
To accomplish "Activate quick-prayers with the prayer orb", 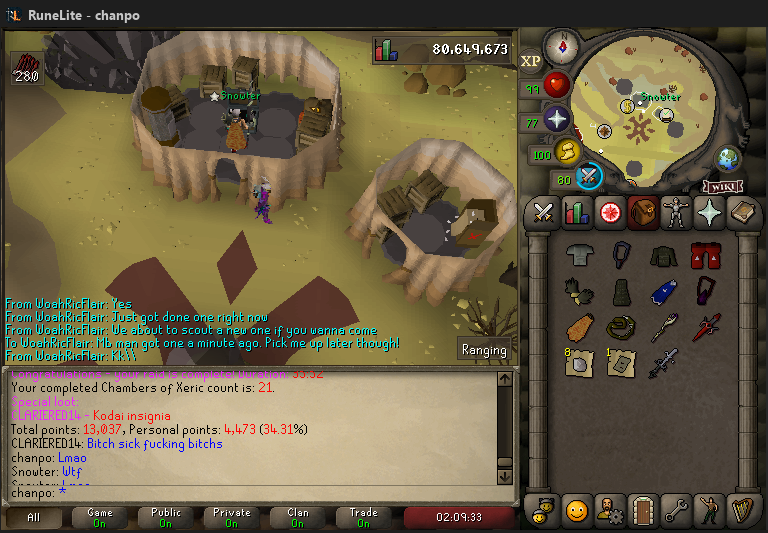I will pos(556,121).
